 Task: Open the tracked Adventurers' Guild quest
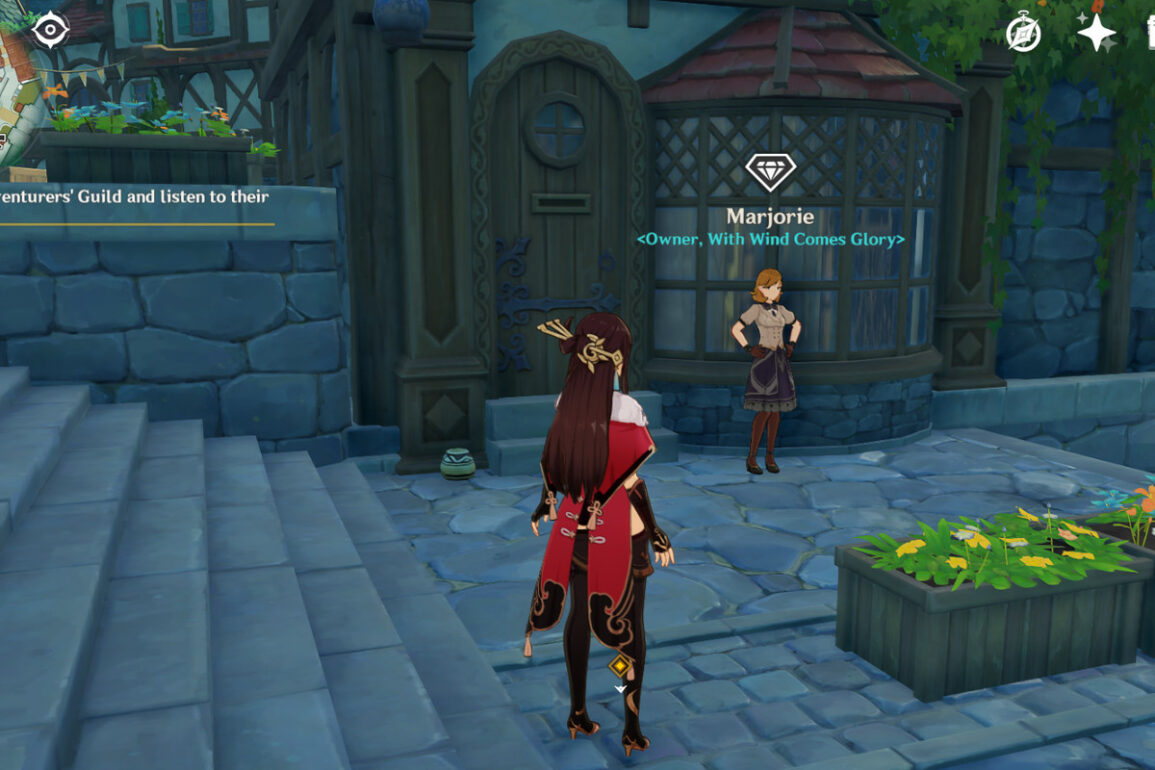point(135,197)
